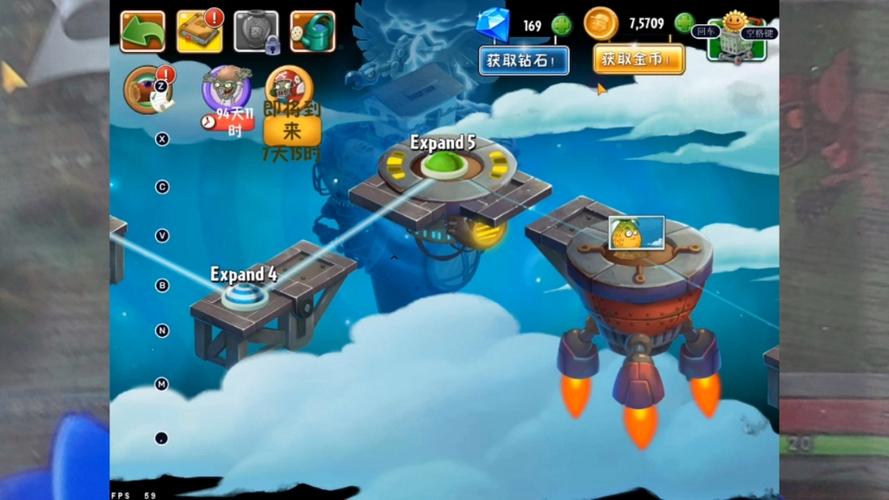Tap the 获取钻石 get diamonds button

pos(522,60)
